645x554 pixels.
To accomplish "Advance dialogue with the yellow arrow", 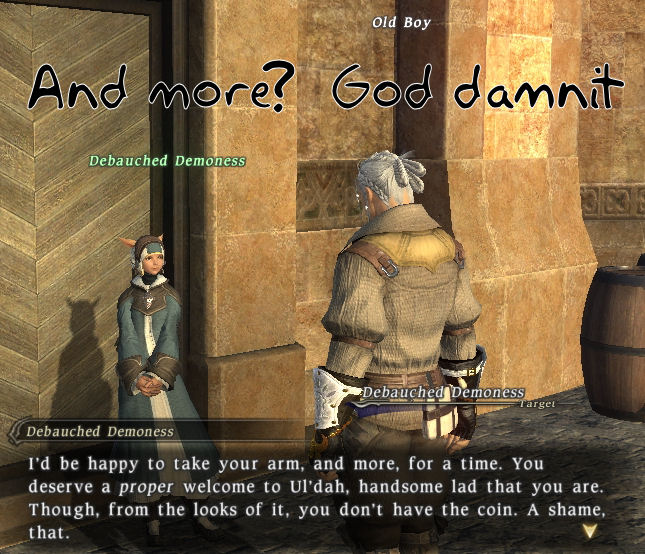I will [598, 529].
